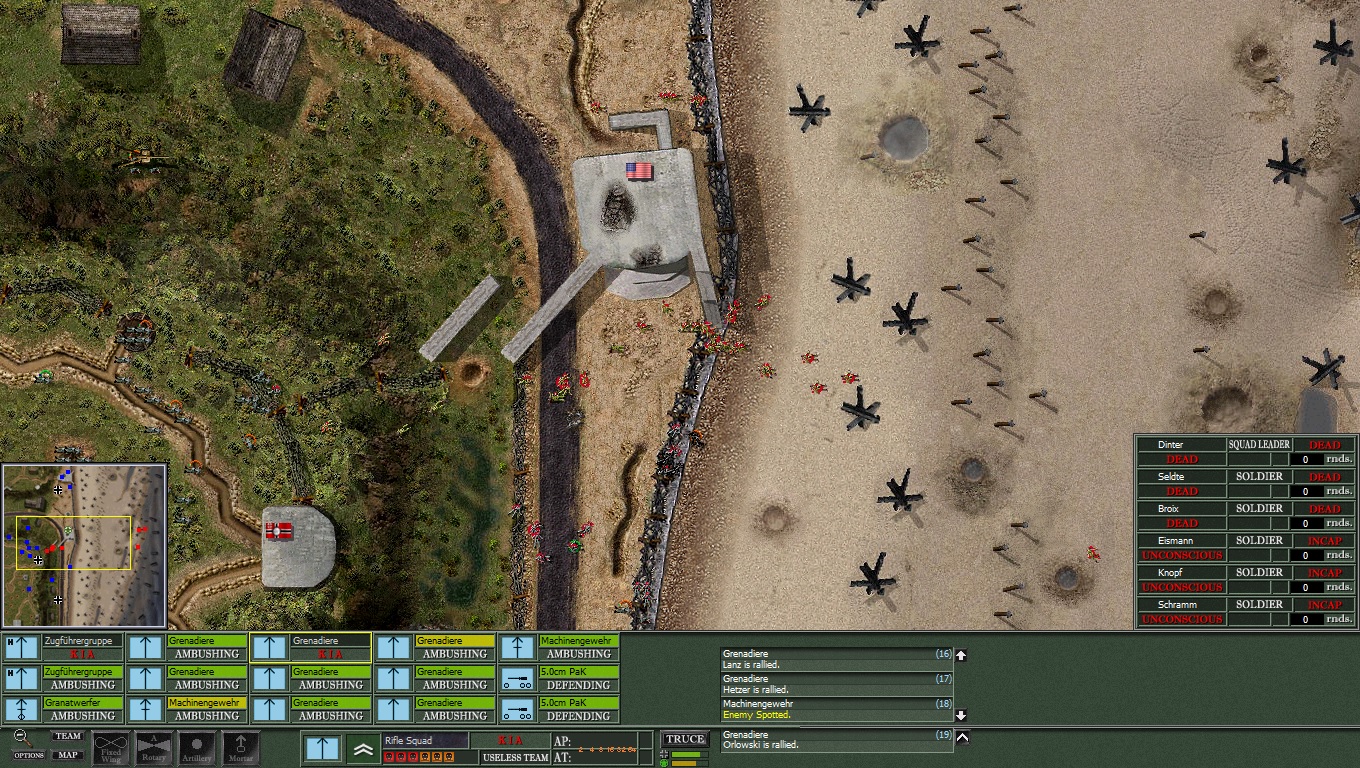Click the magnifying glass zoom-out icon

tap(19, 737)
